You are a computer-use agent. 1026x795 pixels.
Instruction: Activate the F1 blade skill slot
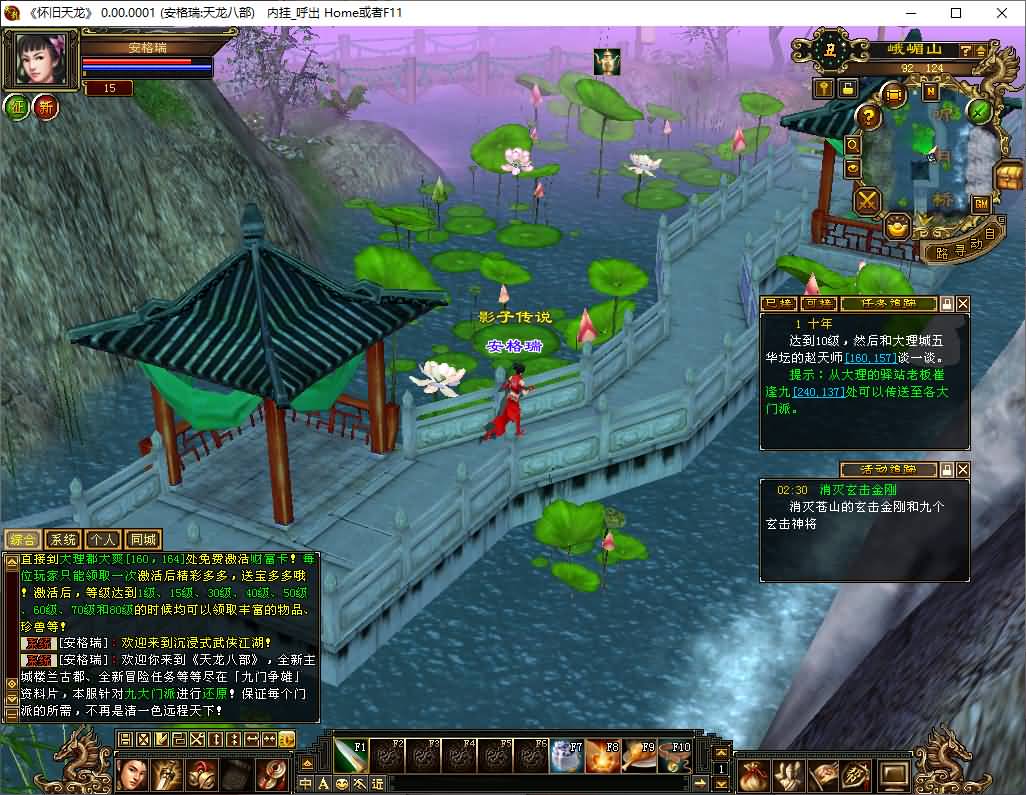coord(351,756)
